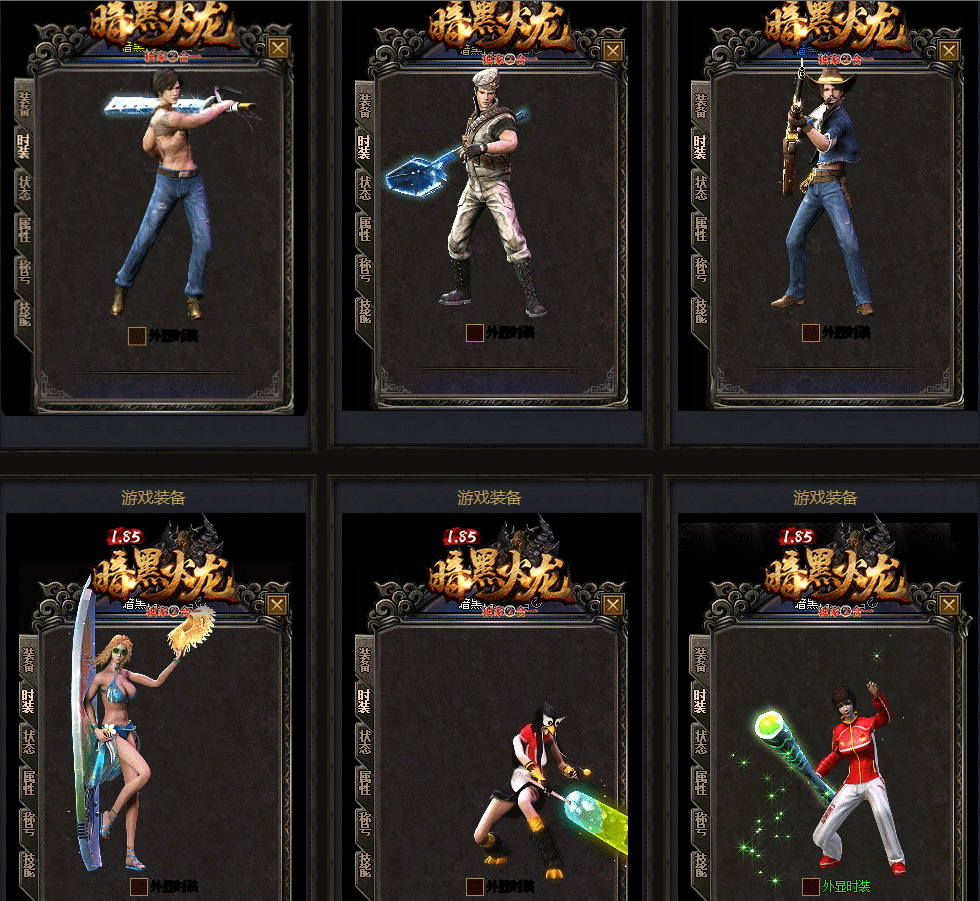This screenshot has width=980, height=901.
Task: Open 技能 tab in the soldier panel
Action: click(x=364, y=311)
